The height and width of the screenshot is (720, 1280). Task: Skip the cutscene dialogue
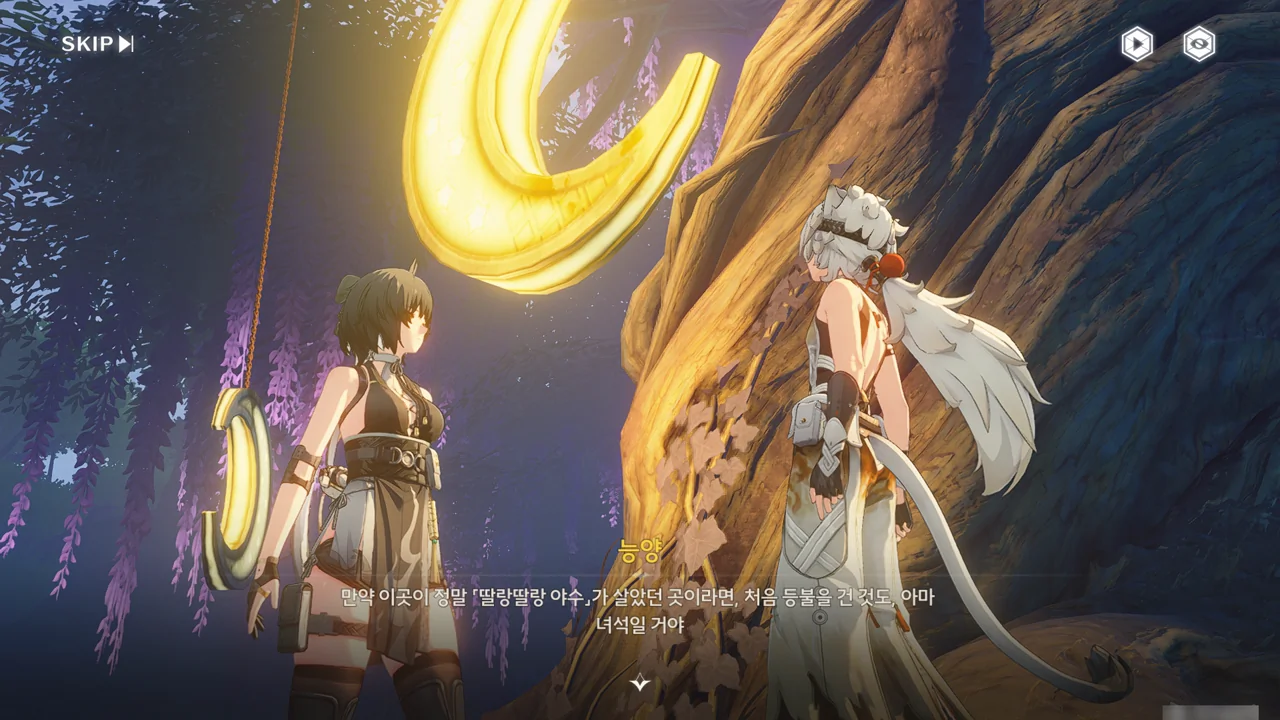[x=97, y=44]
